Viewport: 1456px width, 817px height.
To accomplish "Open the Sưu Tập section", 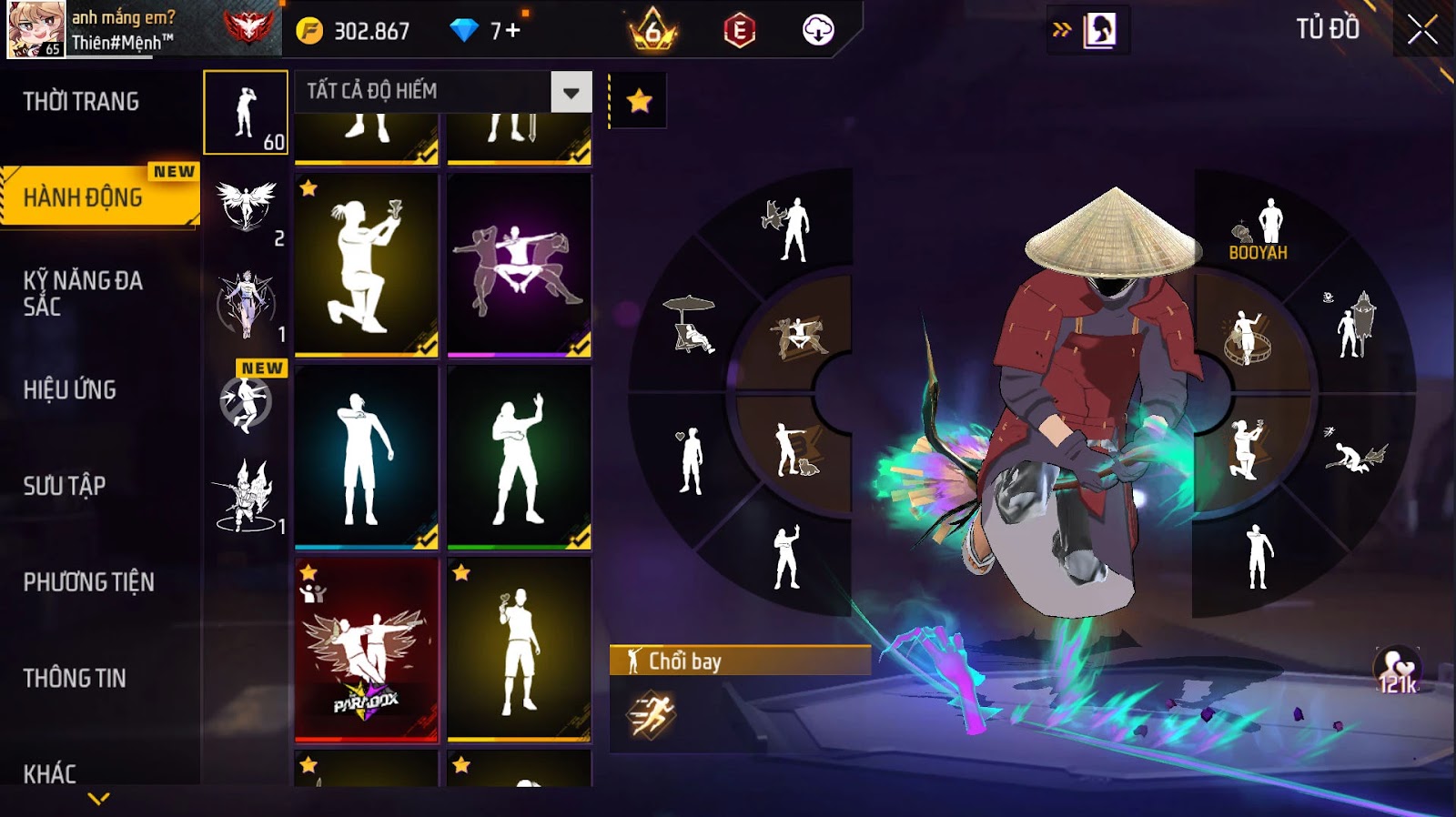I will tap(65, 486).
